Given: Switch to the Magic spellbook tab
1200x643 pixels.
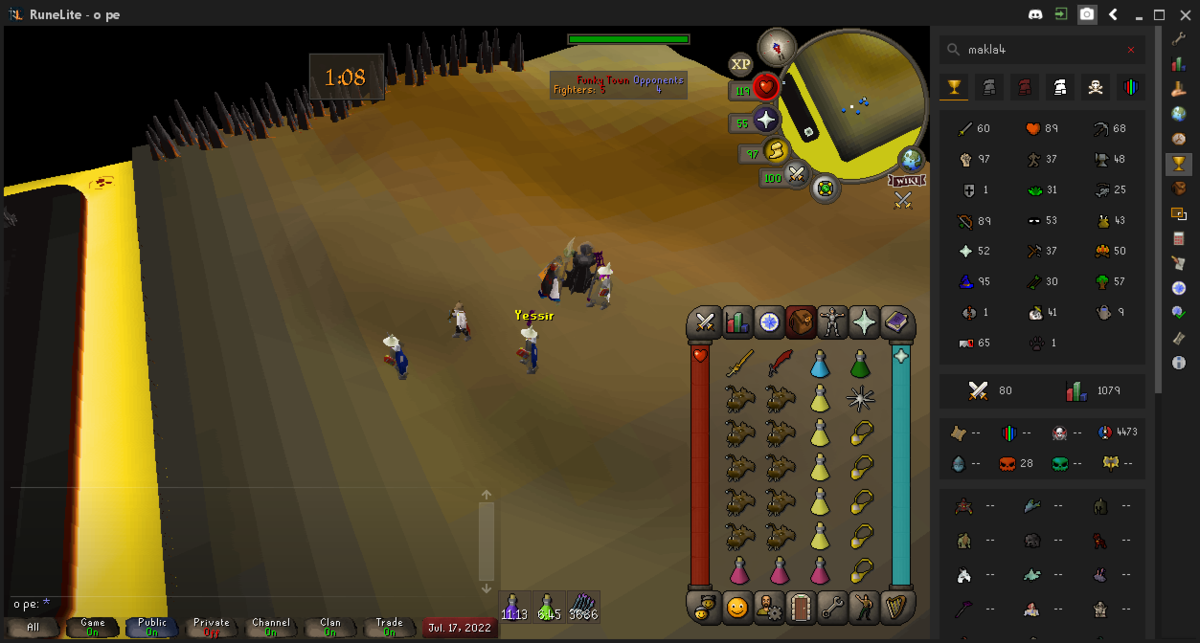Looking at the screenshot, I should [x=897, y=322].
